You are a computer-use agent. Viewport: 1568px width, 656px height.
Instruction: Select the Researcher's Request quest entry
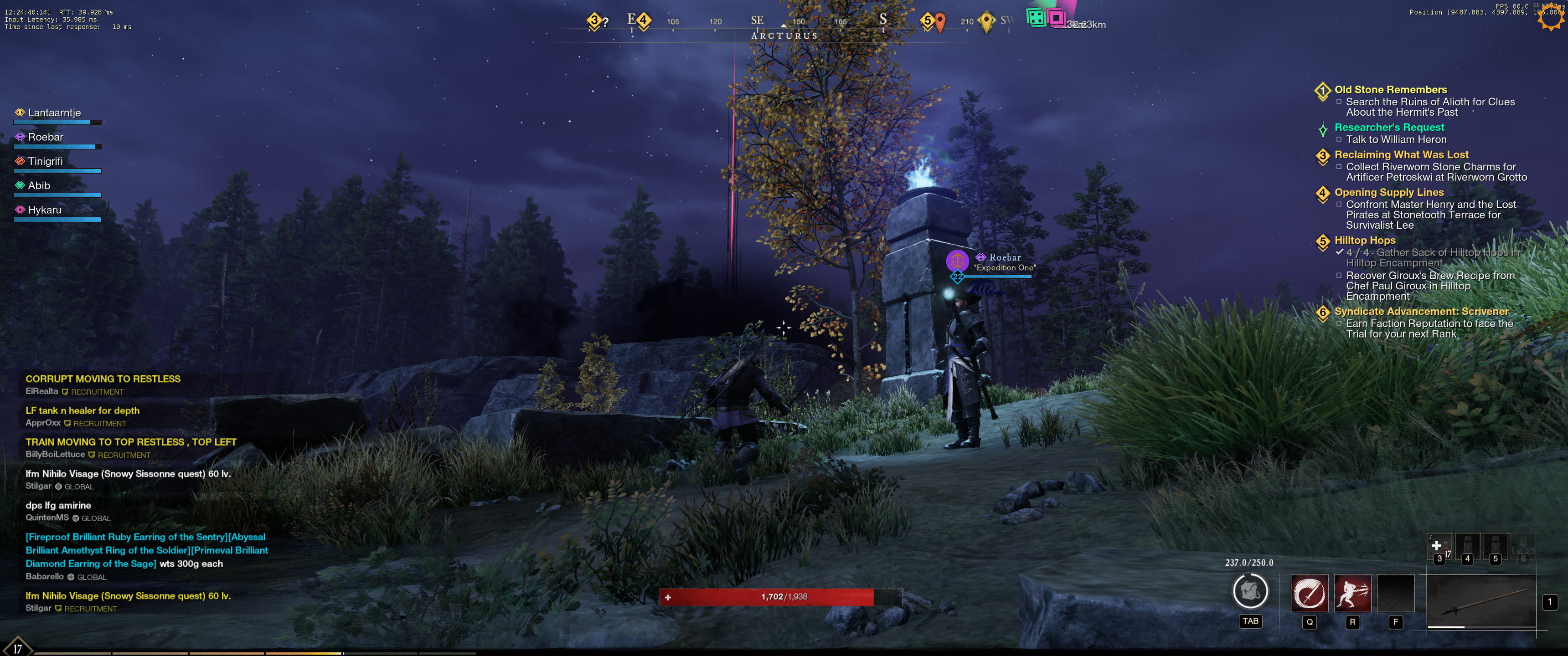[1389, 127]
